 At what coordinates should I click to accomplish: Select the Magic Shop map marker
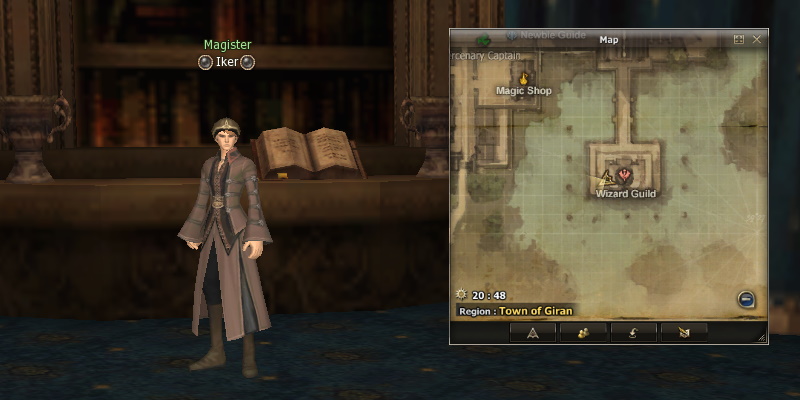pyautogui.click(x=523, y=78)
